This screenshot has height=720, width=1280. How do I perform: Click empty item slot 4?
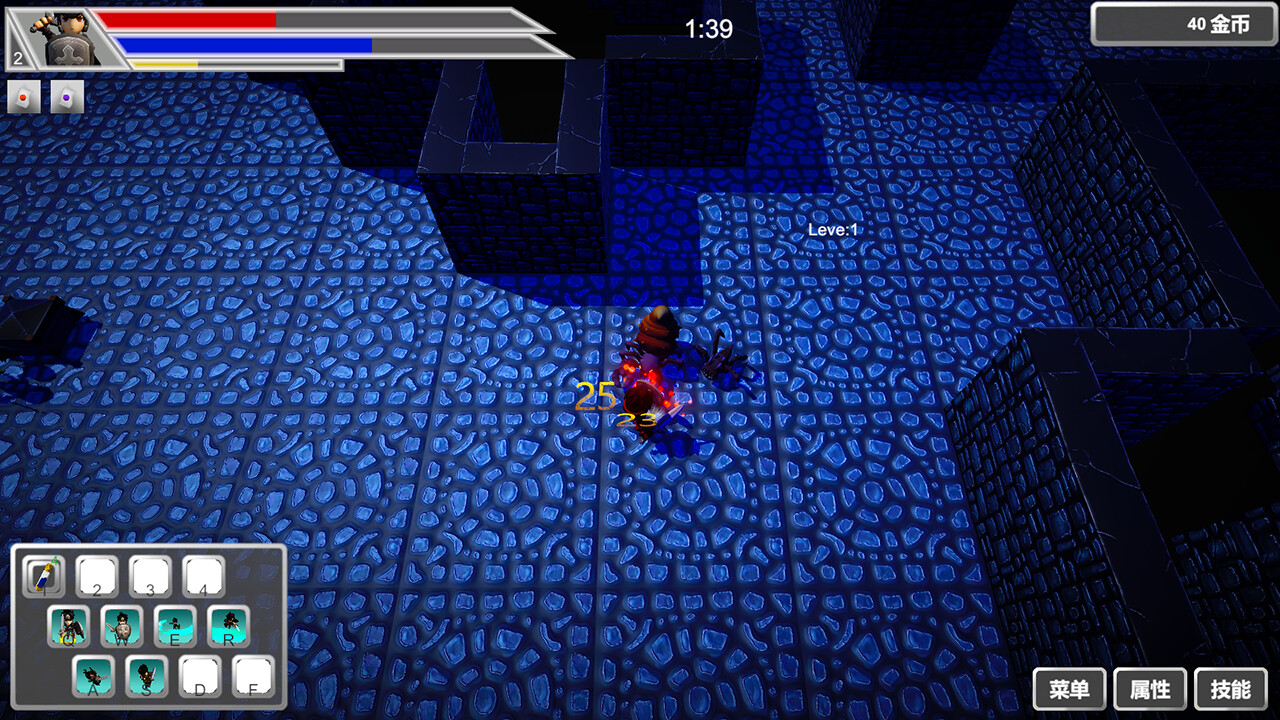(203, 576)
